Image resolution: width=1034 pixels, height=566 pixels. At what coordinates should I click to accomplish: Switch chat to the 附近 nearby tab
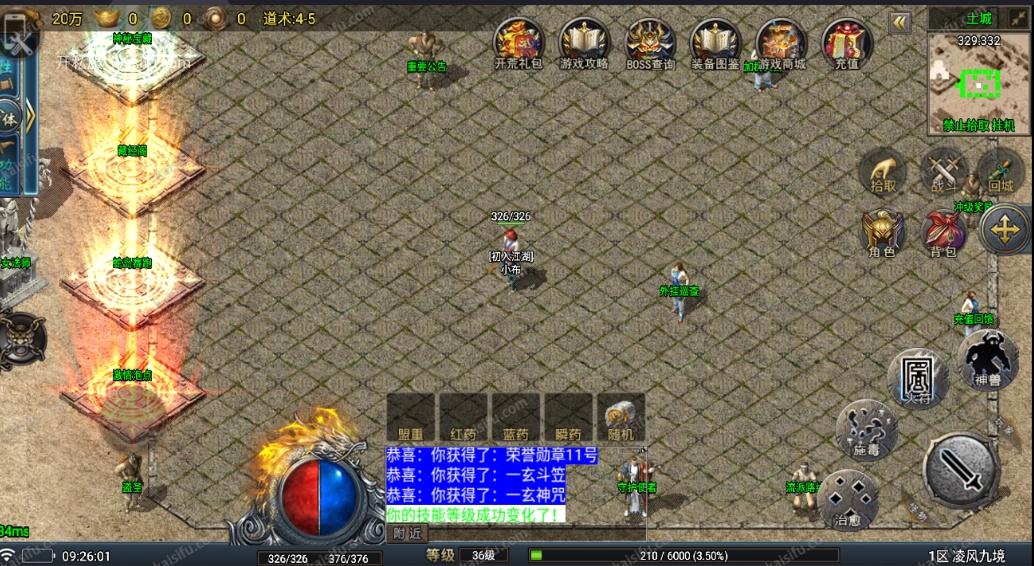406,533
